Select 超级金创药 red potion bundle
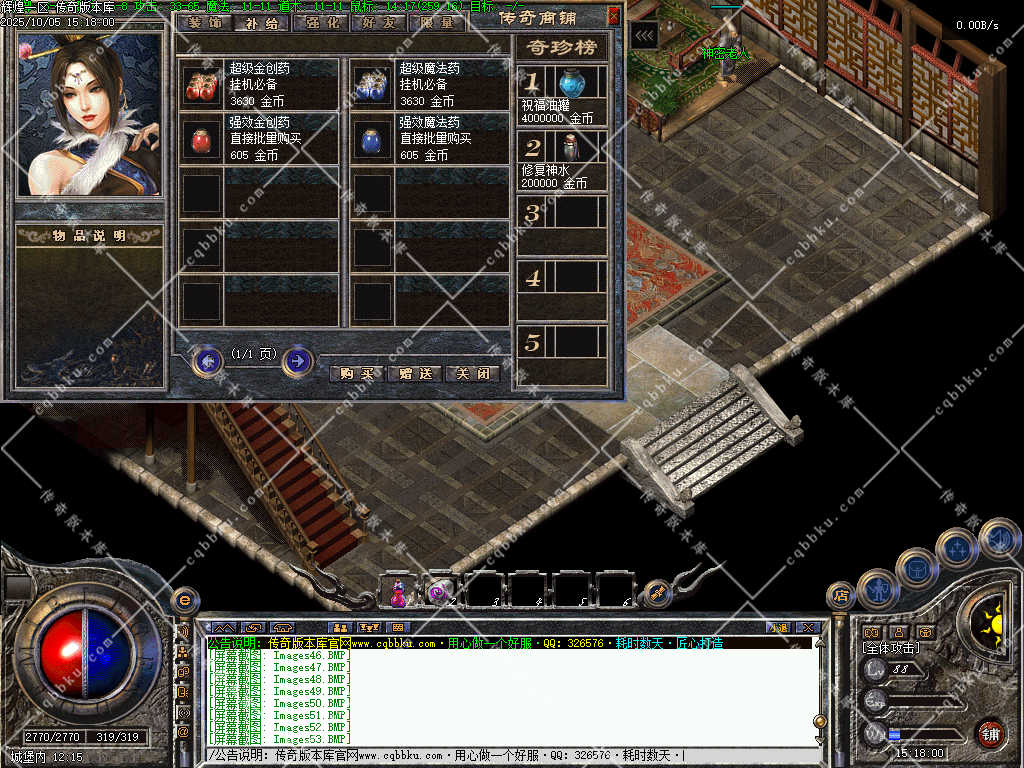1024x768 pixels. [204, 85]
